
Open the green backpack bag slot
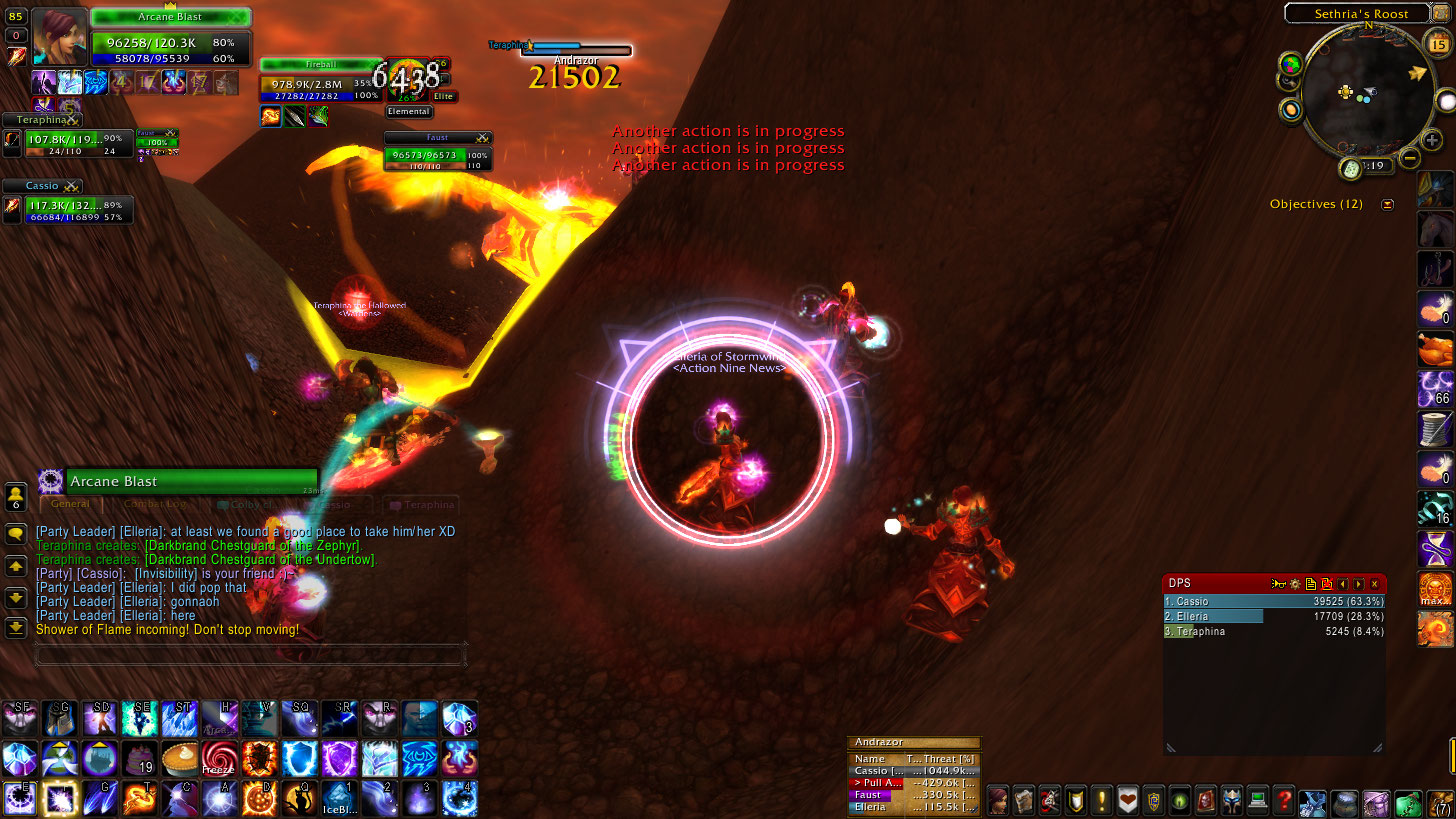(x=1409, y=802)
